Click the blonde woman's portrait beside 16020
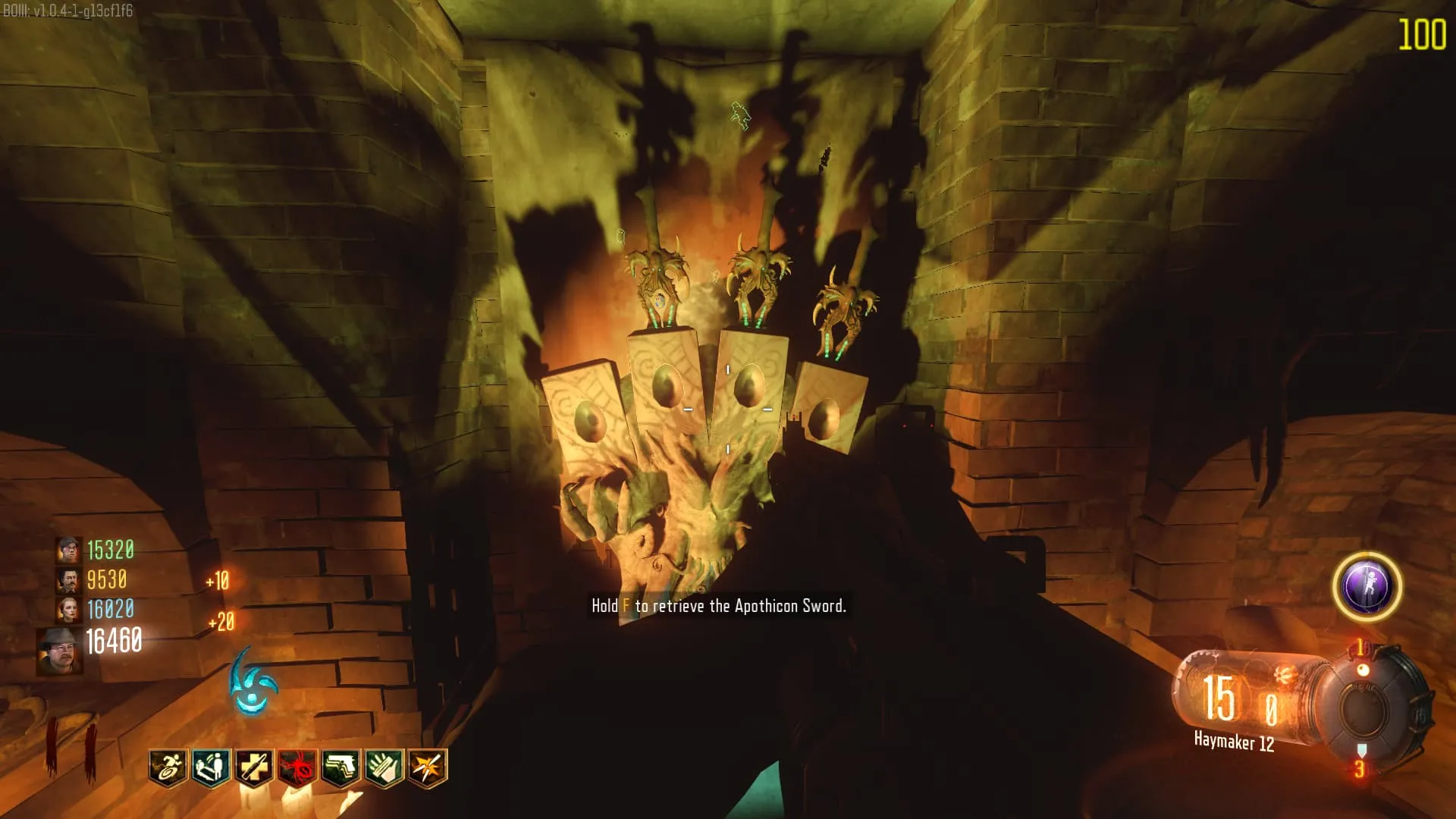This screenshot has width=1456, height=819. click(x=68, y=610)
